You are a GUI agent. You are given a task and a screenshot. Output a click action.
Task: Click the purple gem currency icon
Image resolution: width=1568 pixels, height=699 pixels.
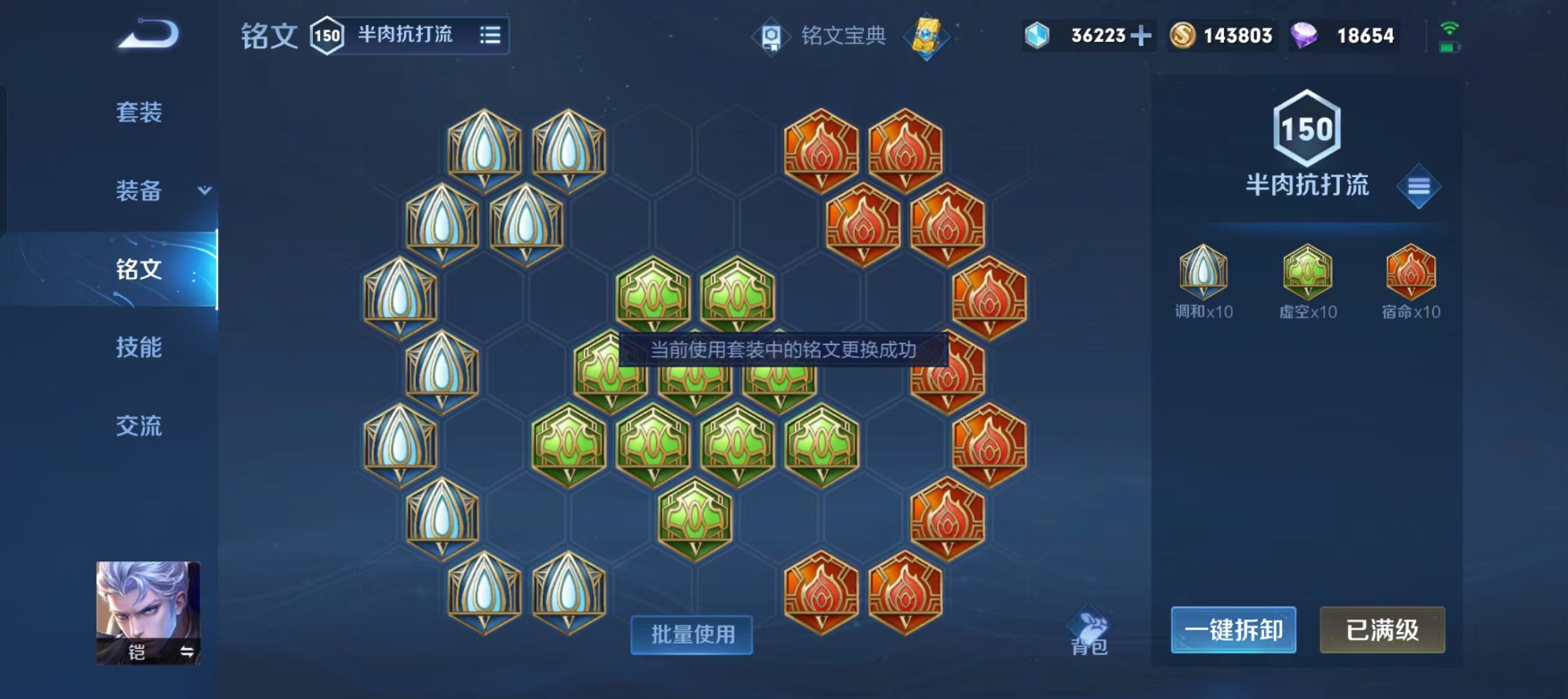point(1307,36)
